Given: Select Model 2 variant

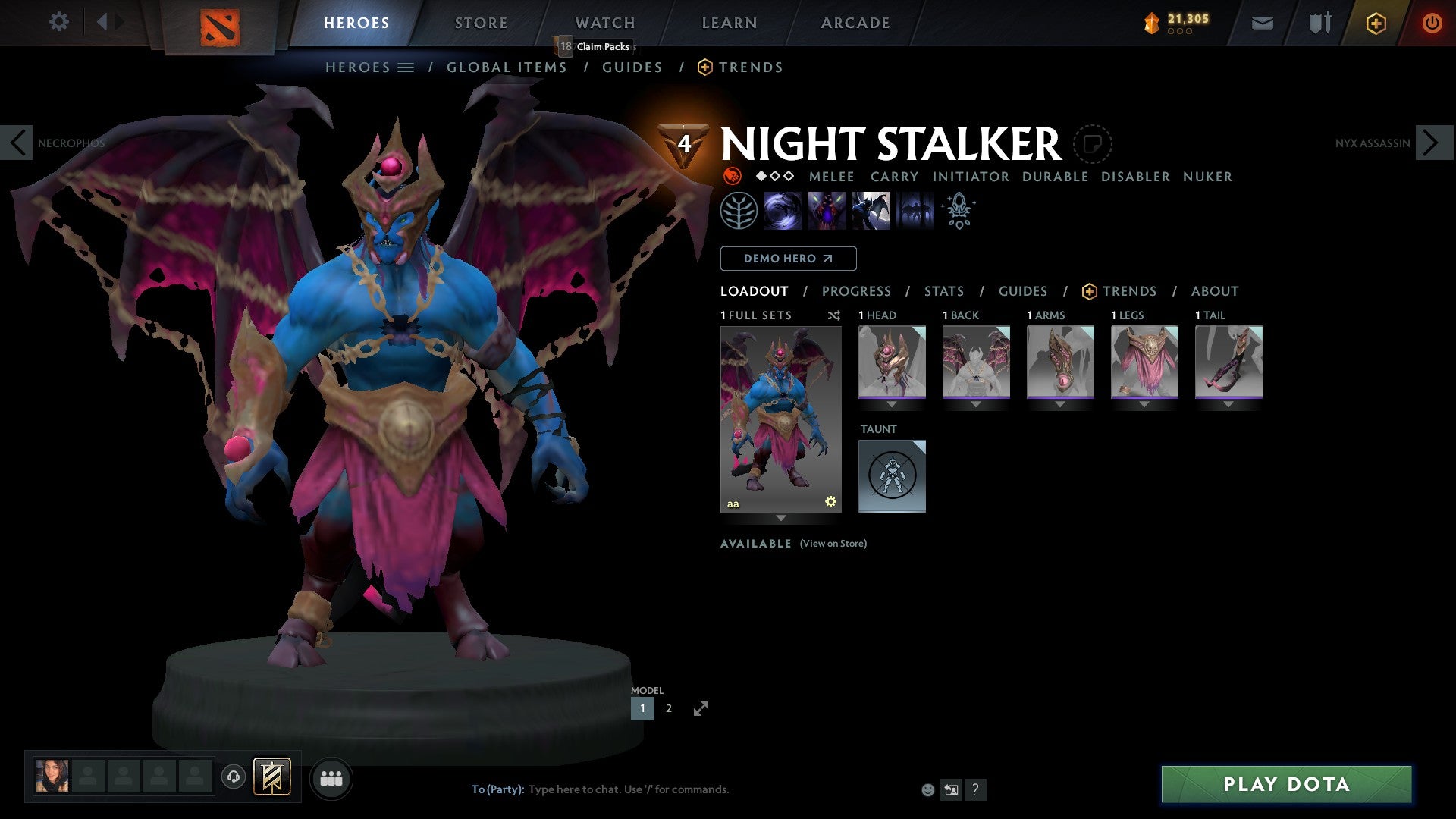Looking at the screenshot, I should 668,708.
